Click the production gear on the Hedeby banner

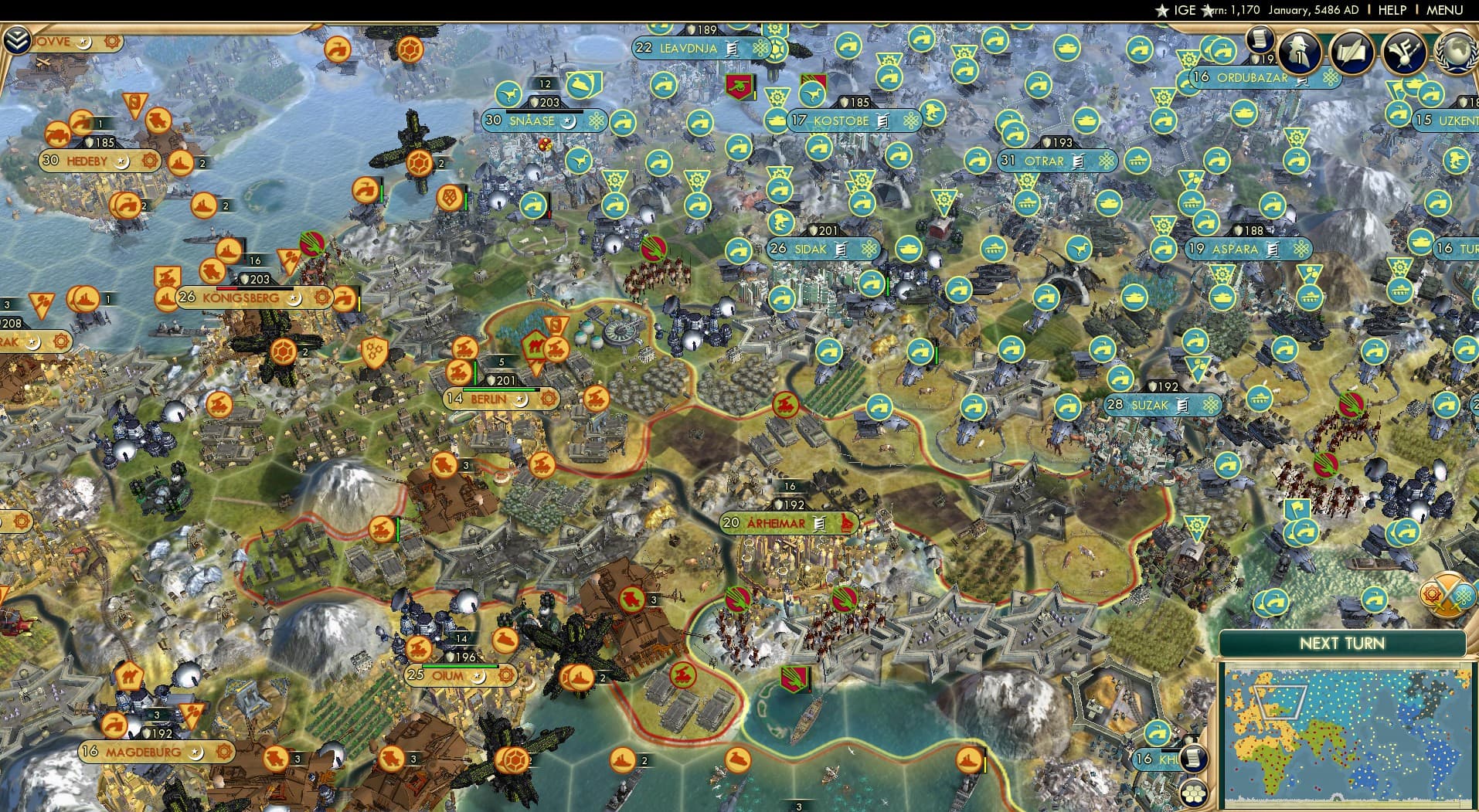coord(150,161)
